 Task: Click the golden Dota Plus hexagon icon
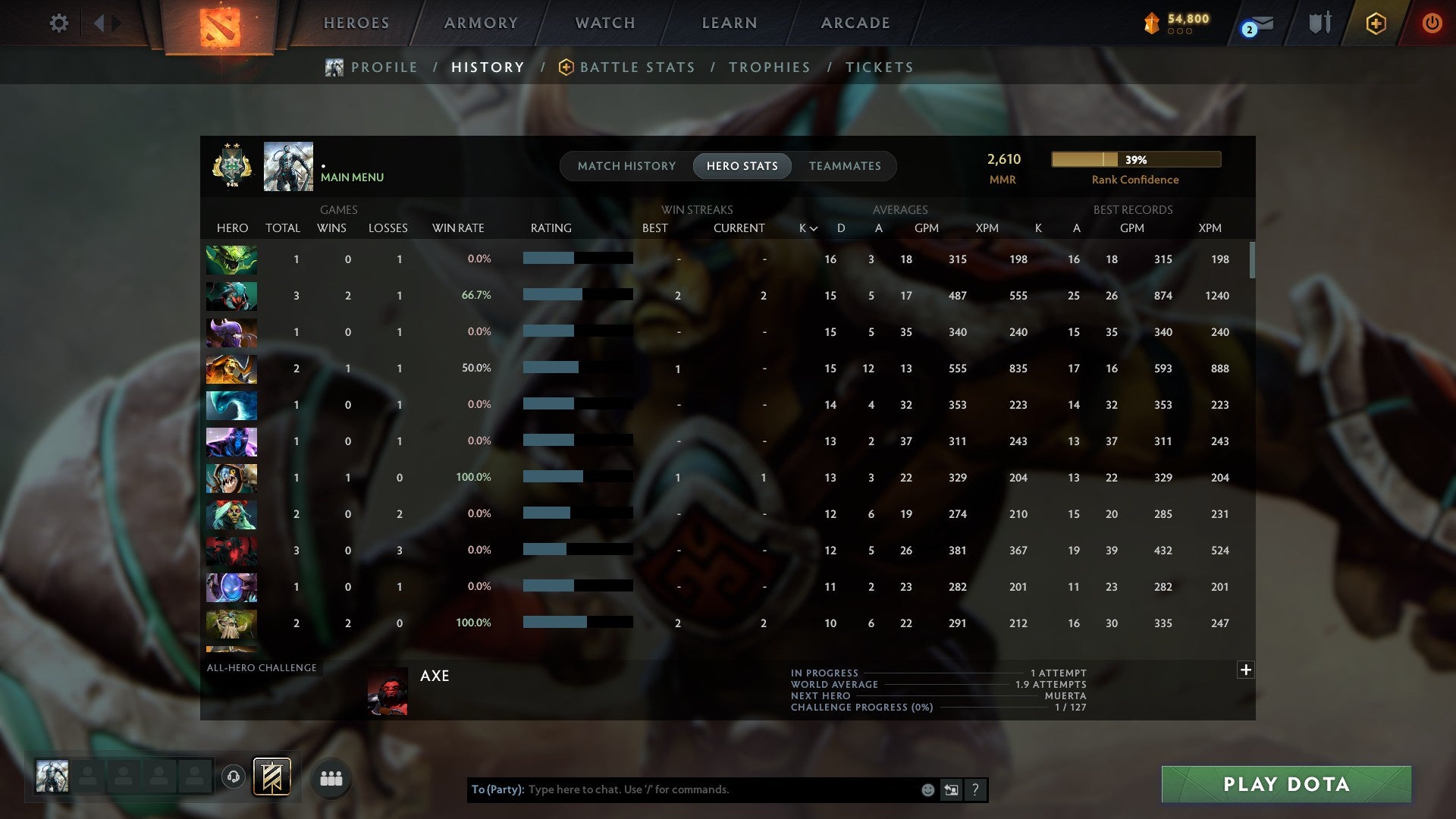coord(1376,24)
